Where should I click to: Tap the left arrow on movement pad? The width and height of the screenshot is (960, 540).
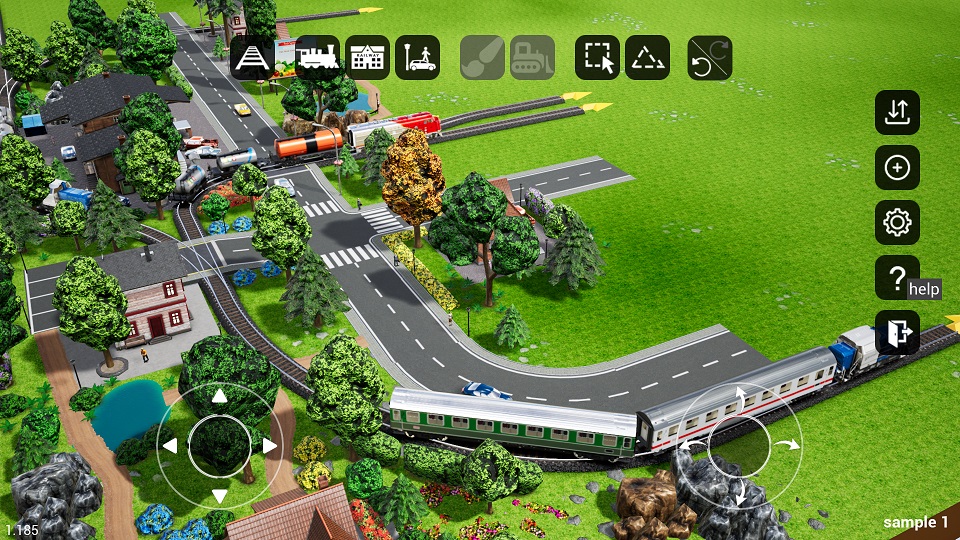(x=170, y=446)
